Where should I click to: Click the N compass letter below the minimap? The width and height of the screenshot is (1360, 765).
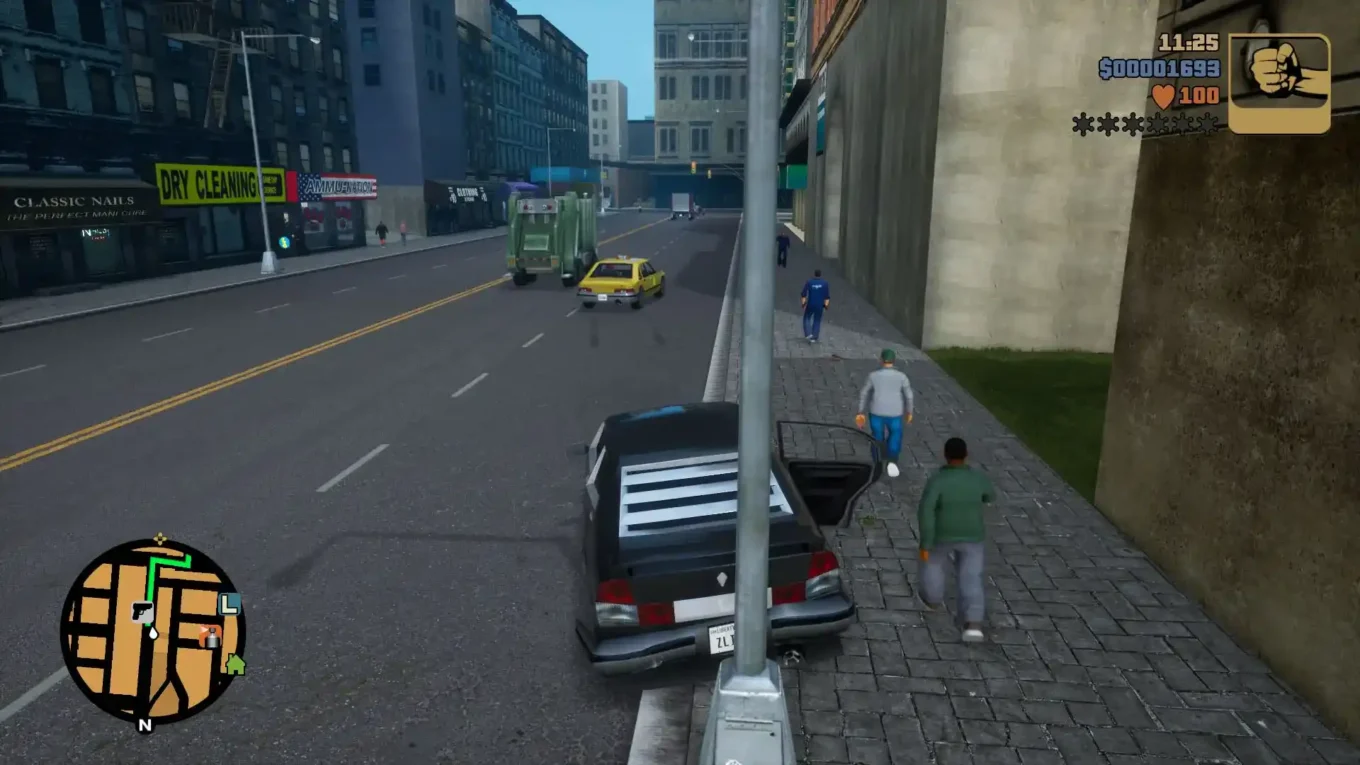pos(145,725)
